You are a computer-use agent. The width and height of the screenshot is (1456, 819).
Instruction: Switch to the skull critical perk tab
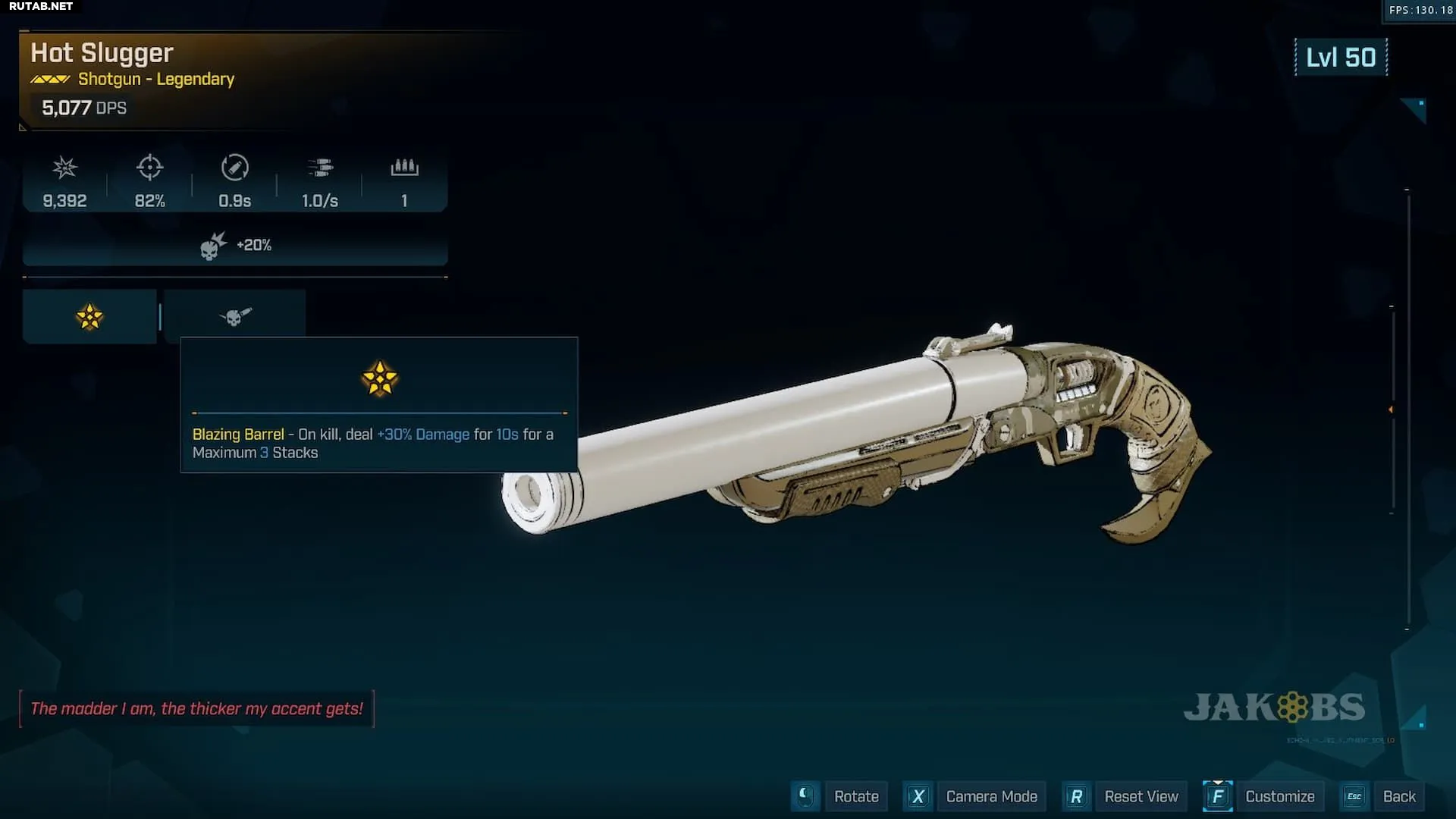point(235,316)
